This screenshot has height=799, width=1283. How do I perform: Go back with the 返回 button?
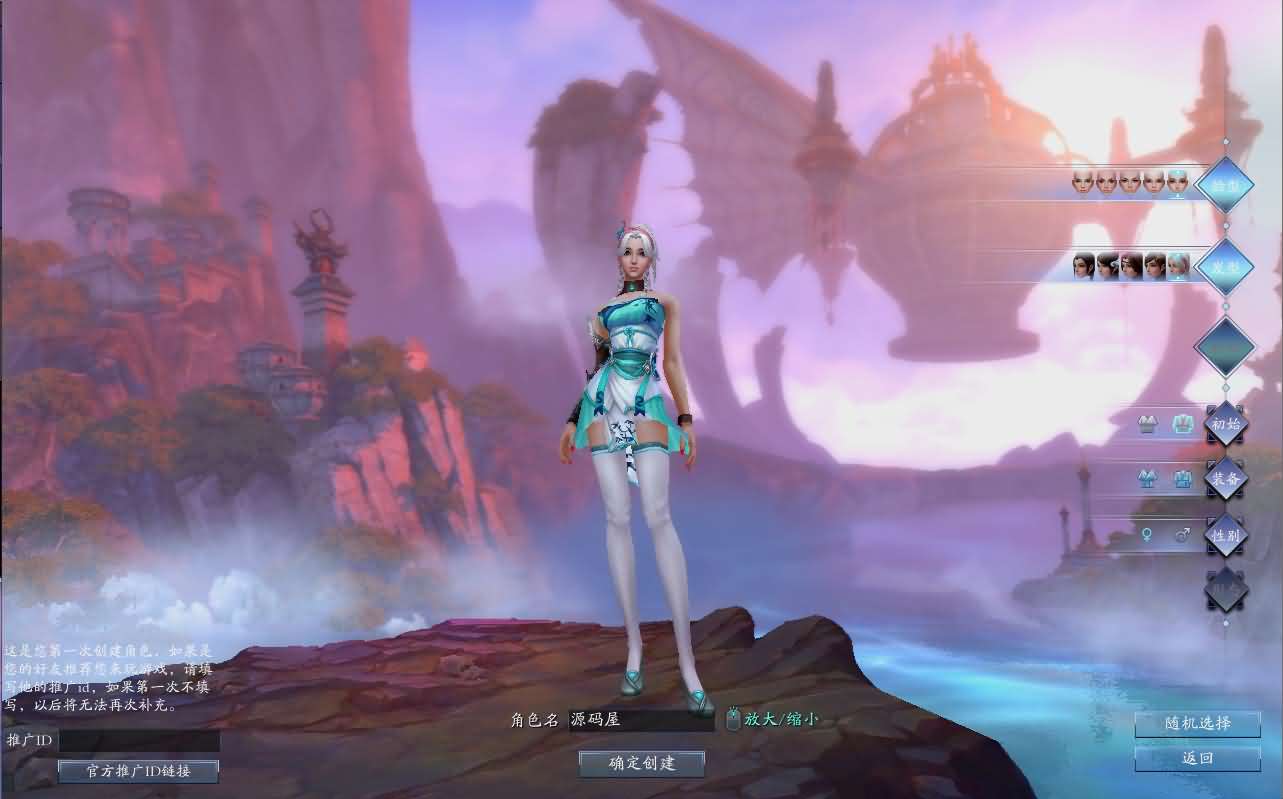1197,758
